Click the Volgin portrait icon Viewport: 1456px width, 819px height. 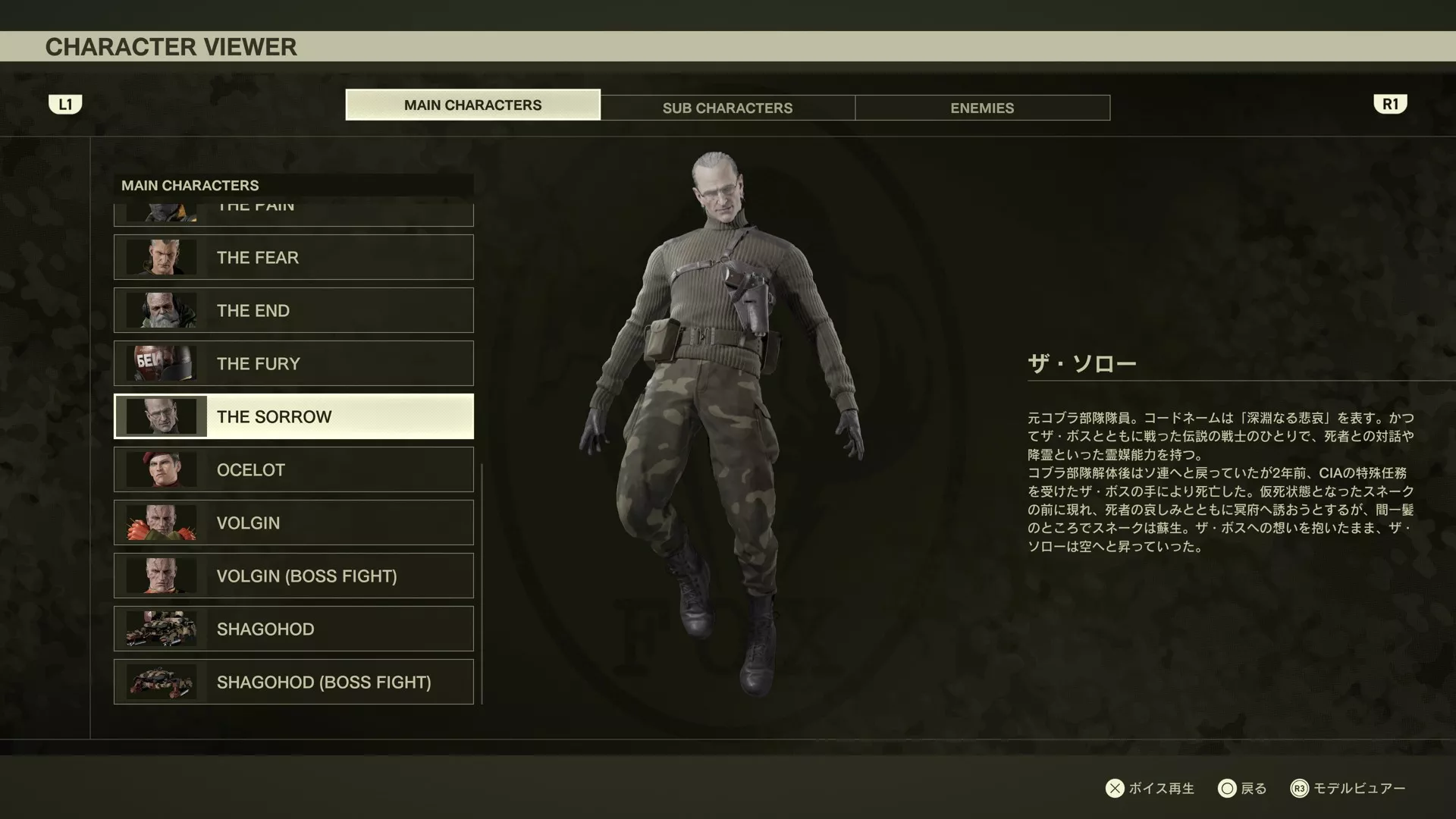coord(160,522)
